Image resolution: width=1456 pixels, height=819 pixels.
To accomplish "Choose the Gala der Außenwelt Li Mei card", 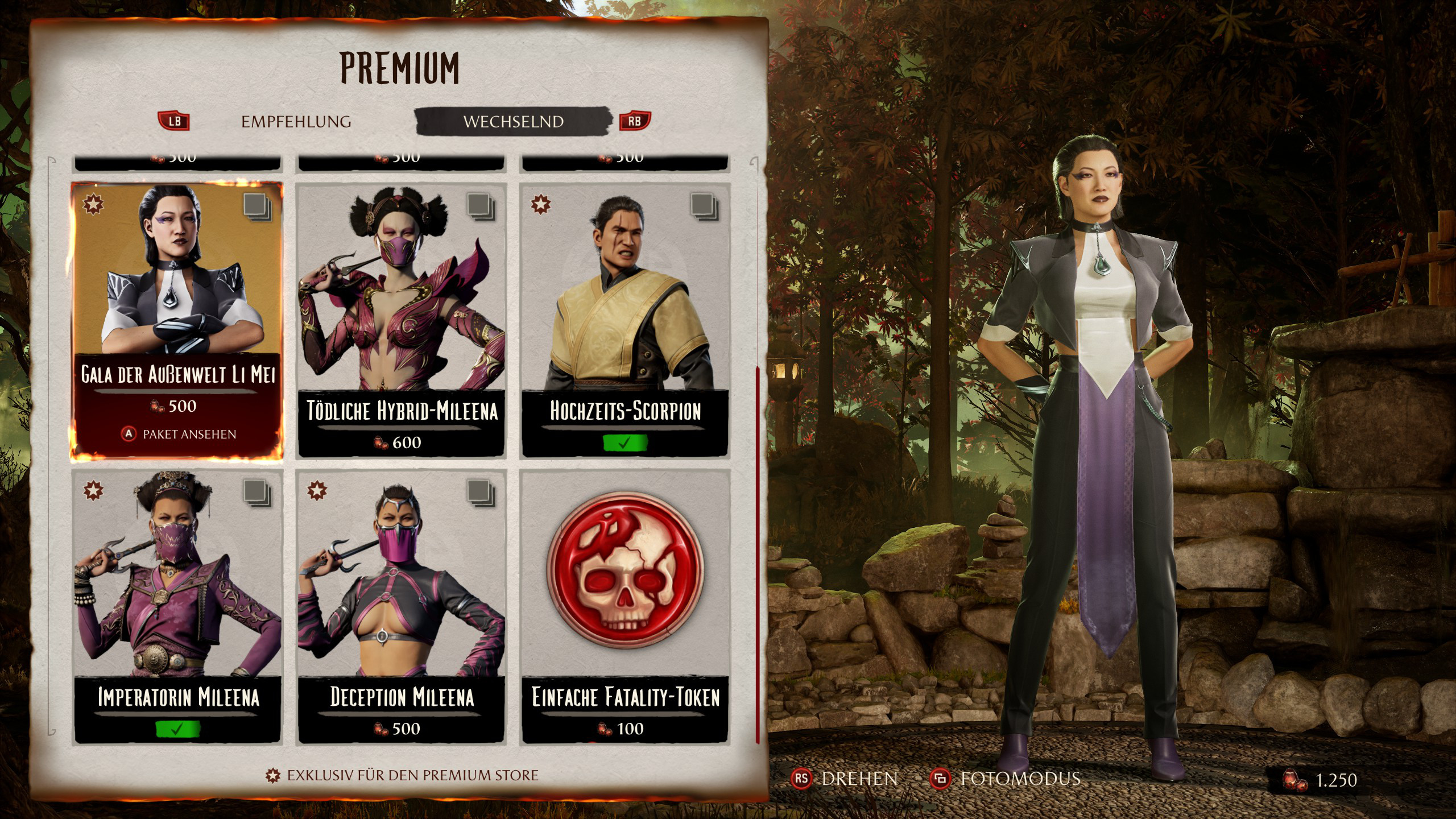I will (177, 296).
